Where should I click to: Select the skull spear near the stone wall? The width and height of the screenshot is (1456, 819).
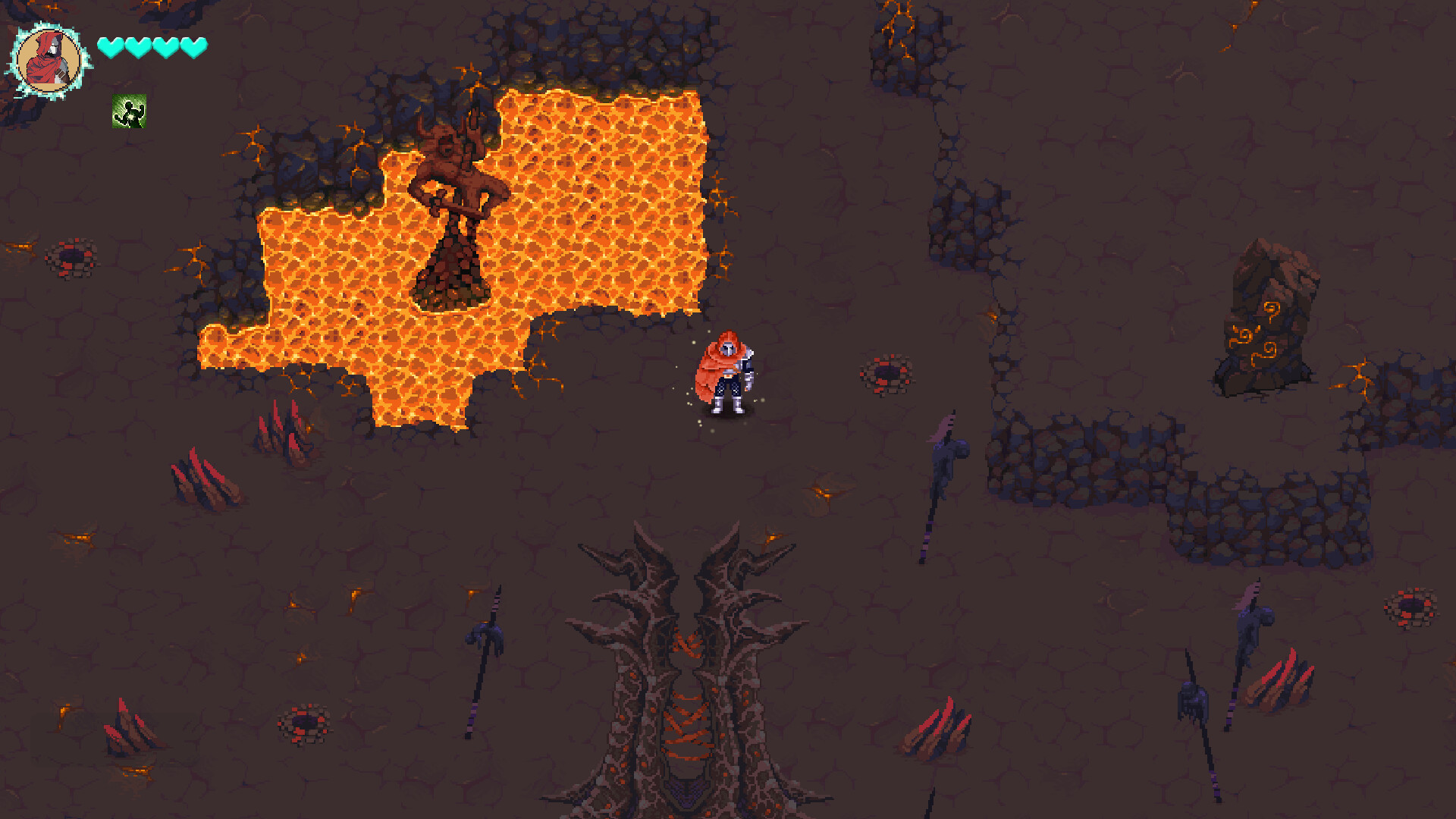point(943,470)
